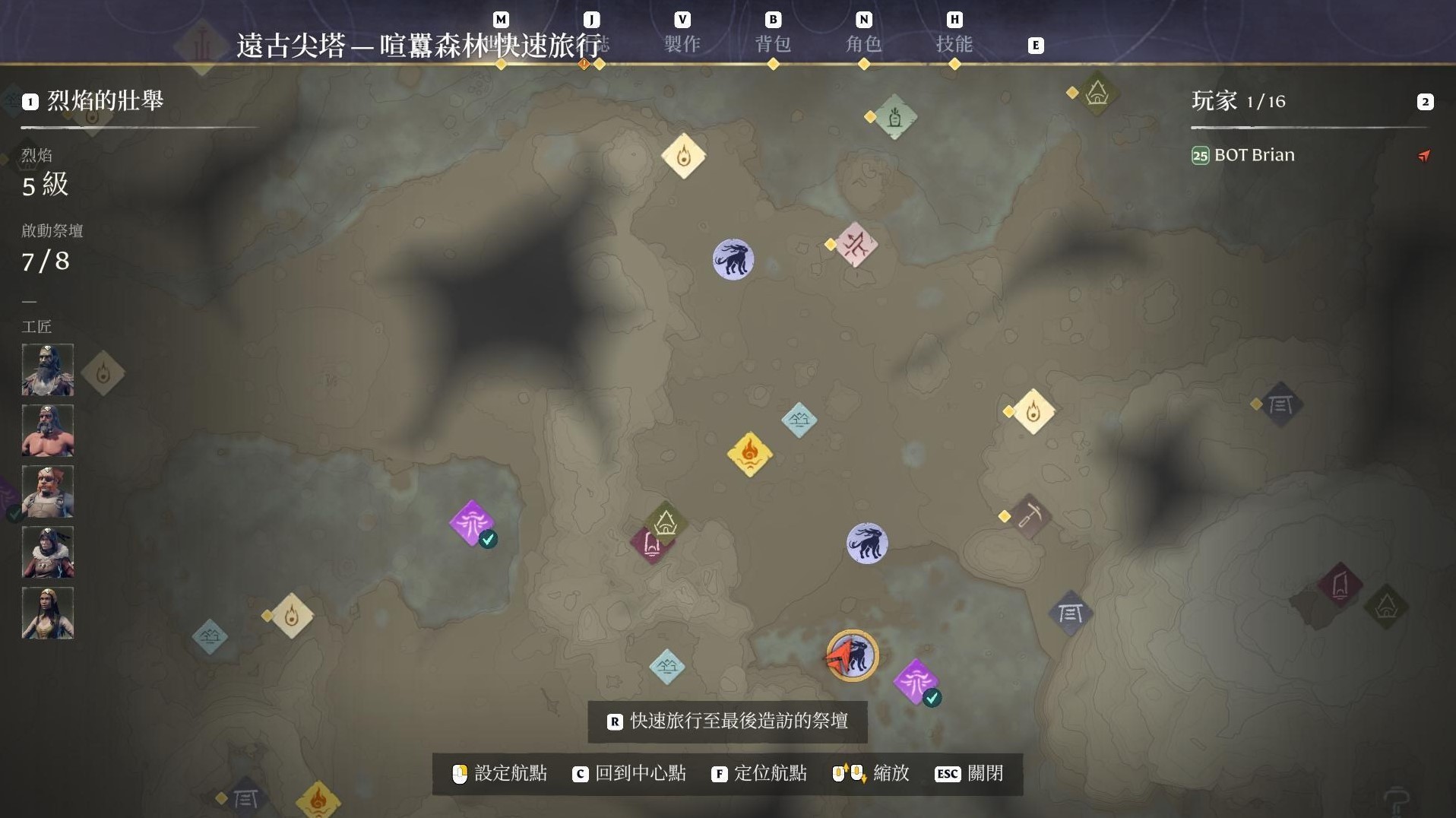
Task: Switch to the 技能 skills screen
Action: coord(956,45)
